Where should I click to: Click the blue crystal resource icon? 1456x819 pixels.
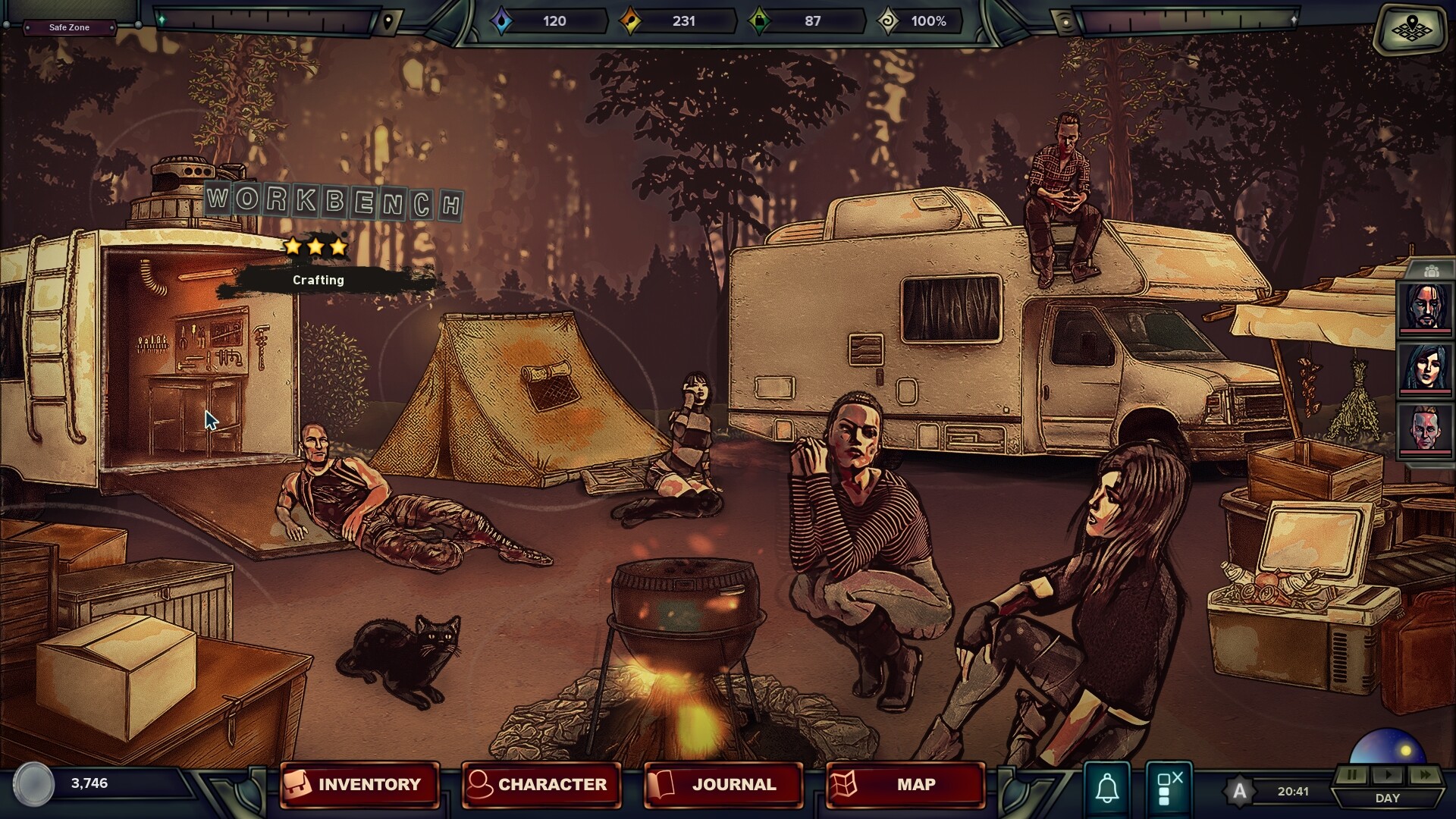point(500,21)
